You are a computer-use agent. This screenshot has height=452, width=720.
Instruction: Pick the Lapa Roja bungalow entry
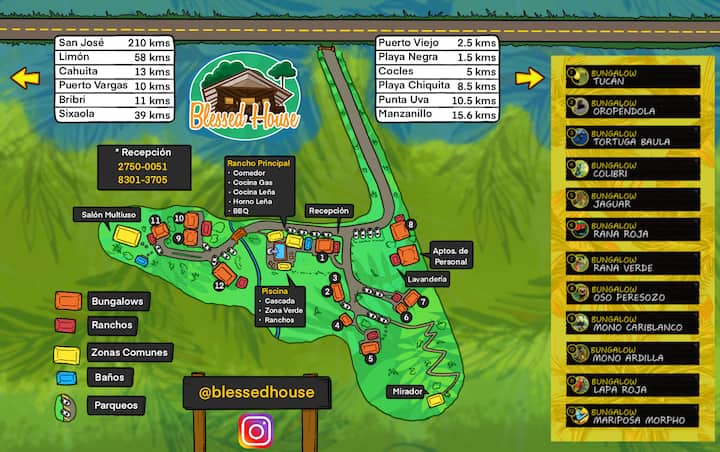click(x=632, y=385)
